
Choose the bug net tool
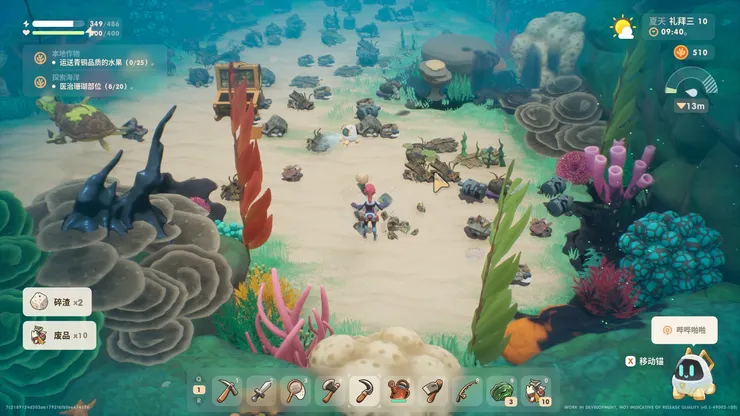pyautogui.click(x=296, y=389)
